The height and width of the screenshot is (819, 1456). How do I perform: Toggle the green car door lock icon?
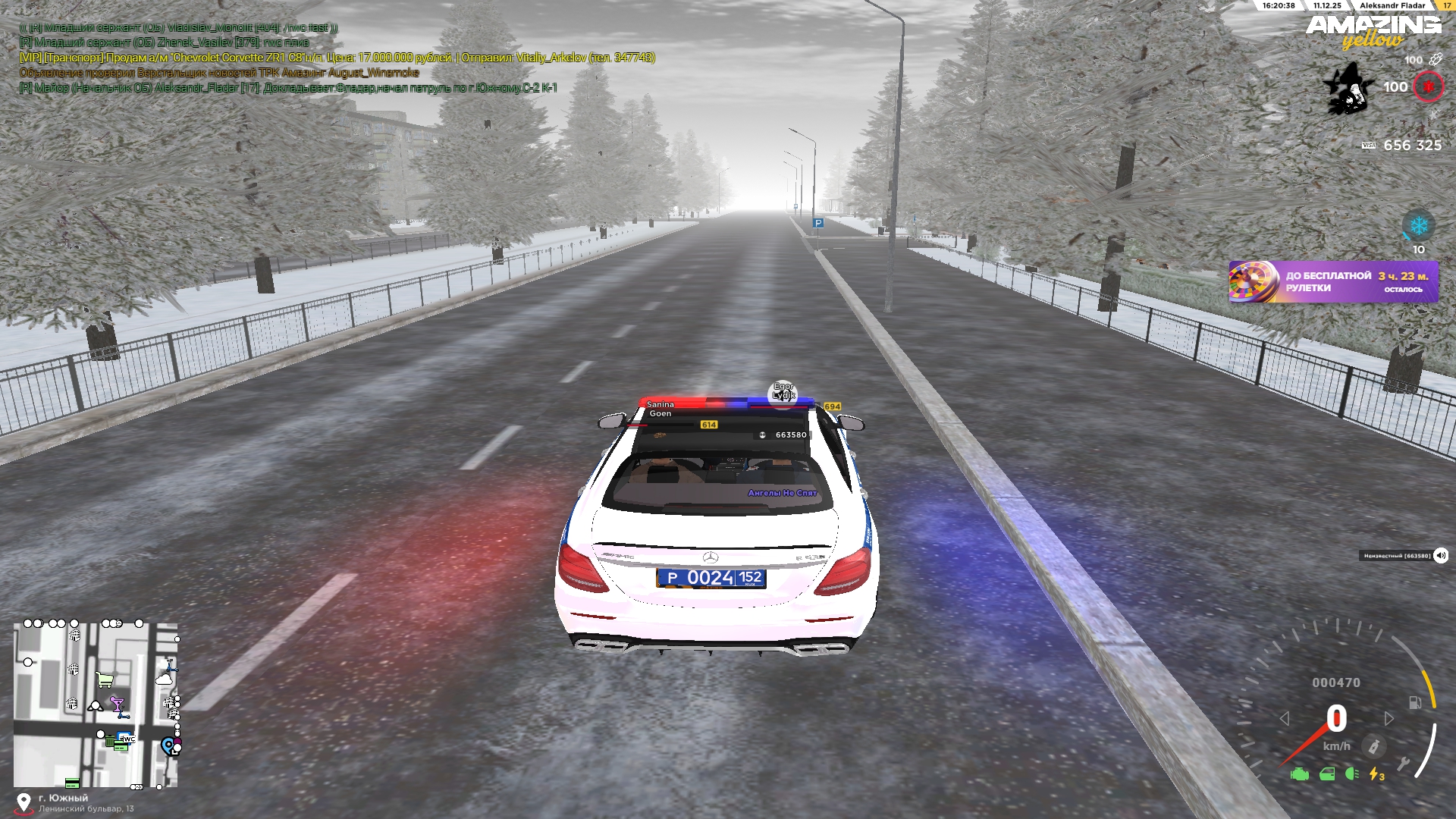(x=1326, y=774)
